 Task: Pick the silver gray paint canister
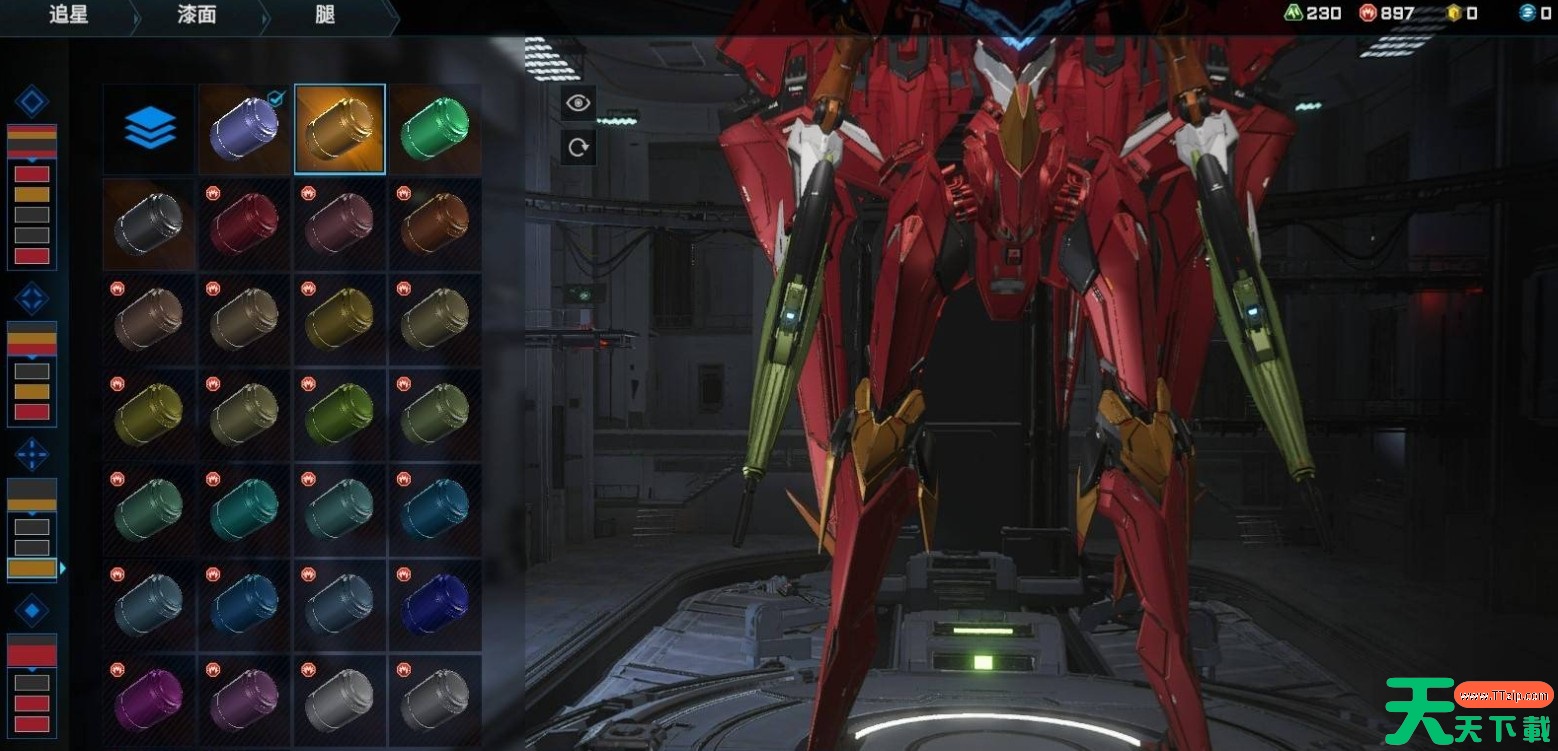pyautogui.click(x=340, y=699)
